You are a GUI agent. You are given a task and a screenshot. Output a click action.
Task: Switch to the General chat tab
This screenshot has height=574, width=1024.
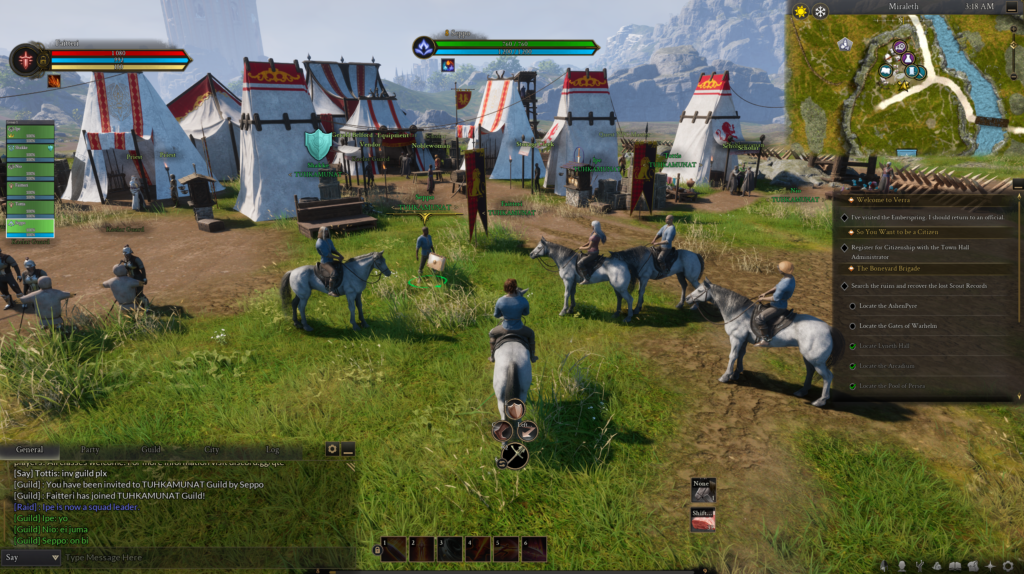pyautogui.click(x=30, y=450)
